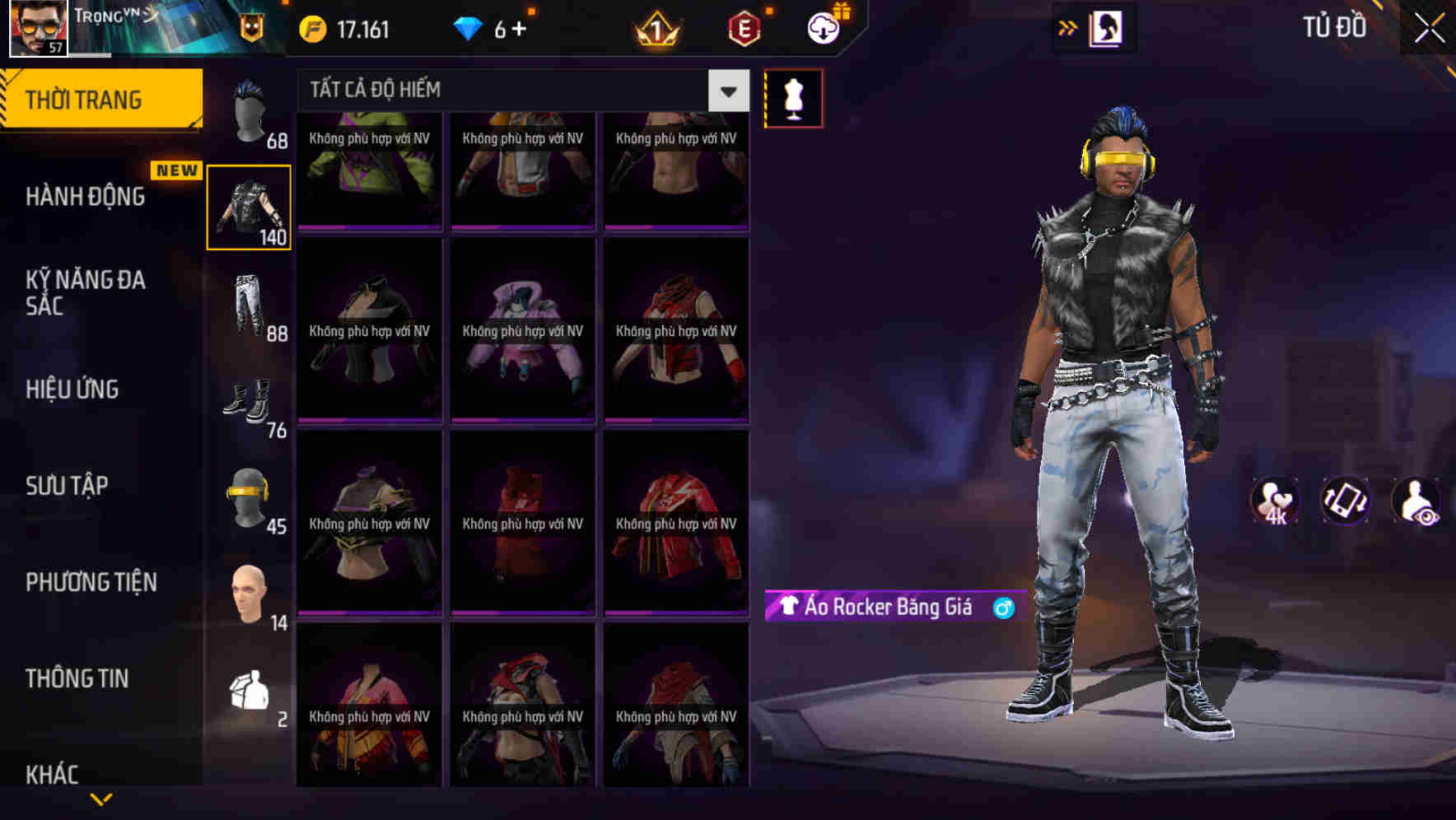
Task: Open the vest category marked 140
Action: coord(250,206)
